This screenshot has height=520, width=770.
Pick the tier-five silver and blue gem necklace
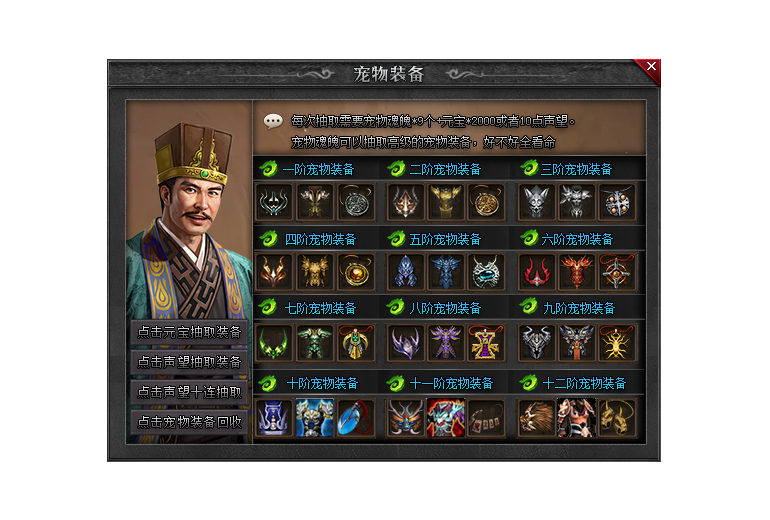486,272
